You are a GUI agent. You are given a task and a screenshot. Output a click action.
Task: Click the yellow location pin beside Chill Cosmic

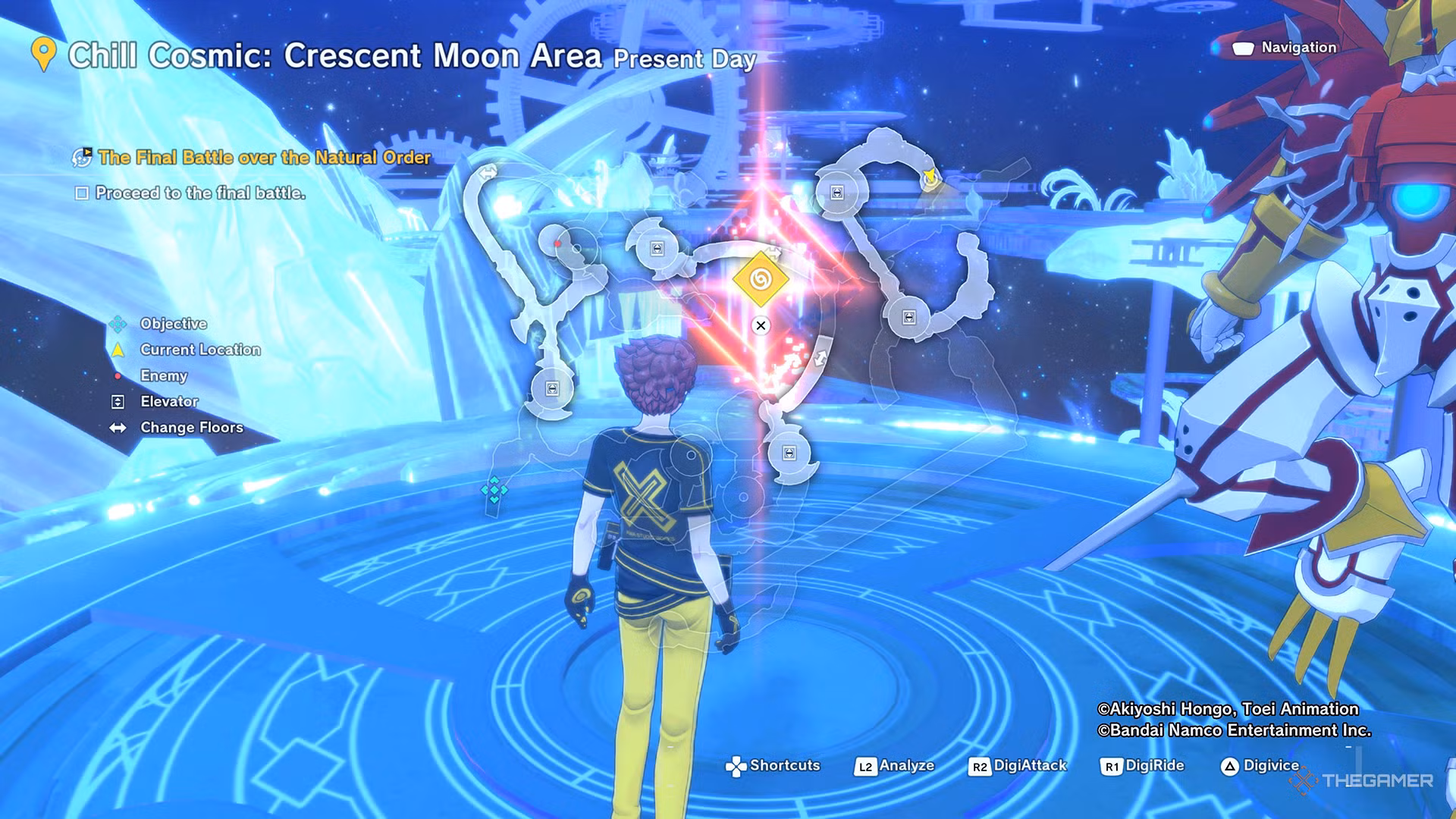tap(44, 55)
